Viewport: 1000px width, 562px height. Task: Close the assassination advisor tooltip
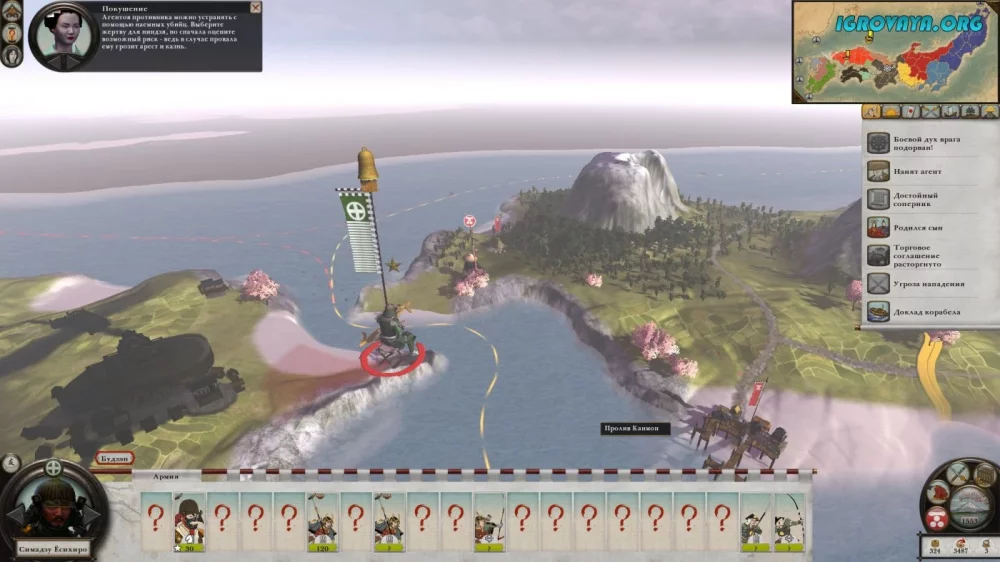(255, 8)
